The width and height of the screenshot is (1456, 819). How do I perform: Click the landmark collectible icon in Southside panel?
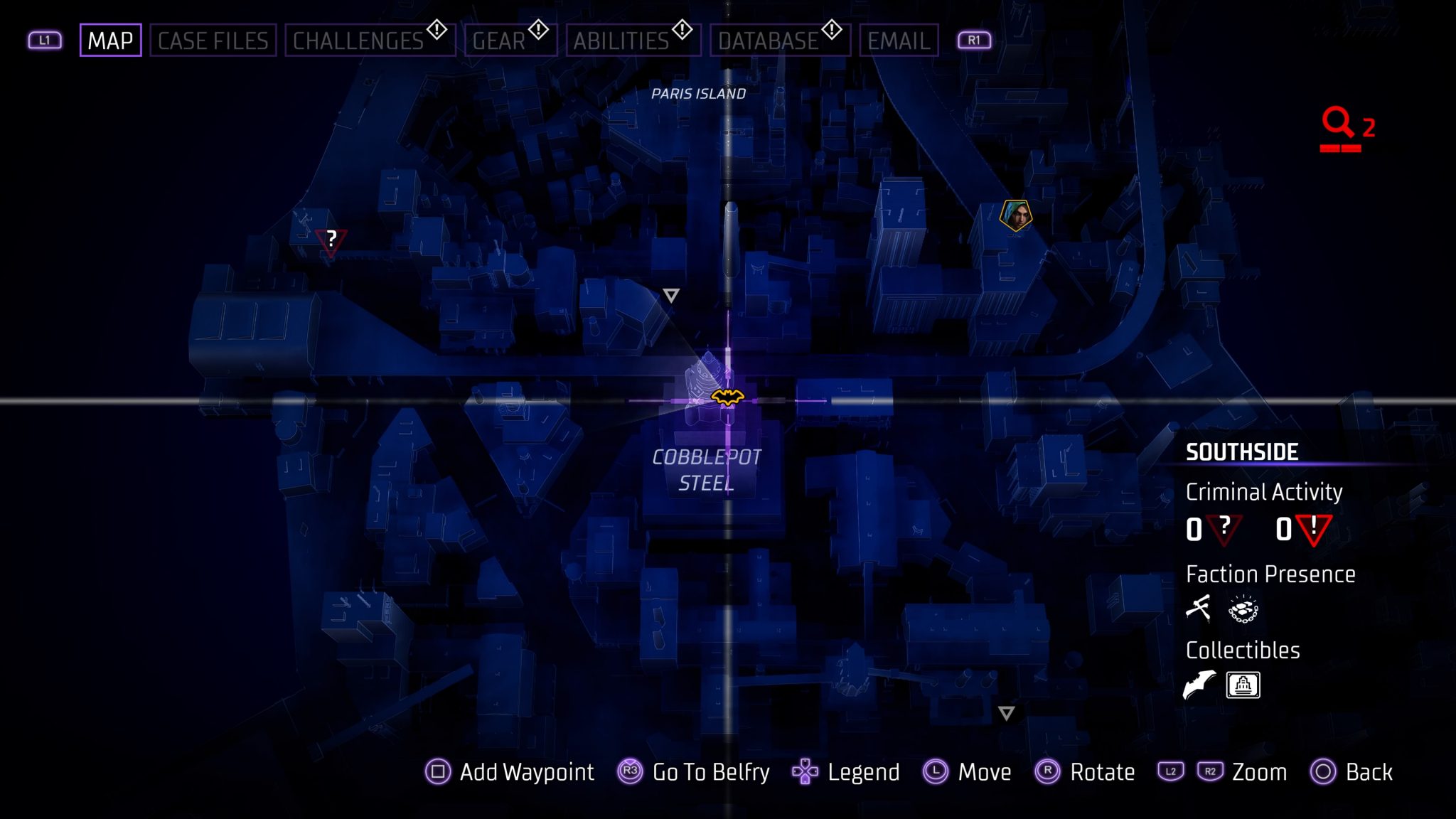[x=1244, y=685]
